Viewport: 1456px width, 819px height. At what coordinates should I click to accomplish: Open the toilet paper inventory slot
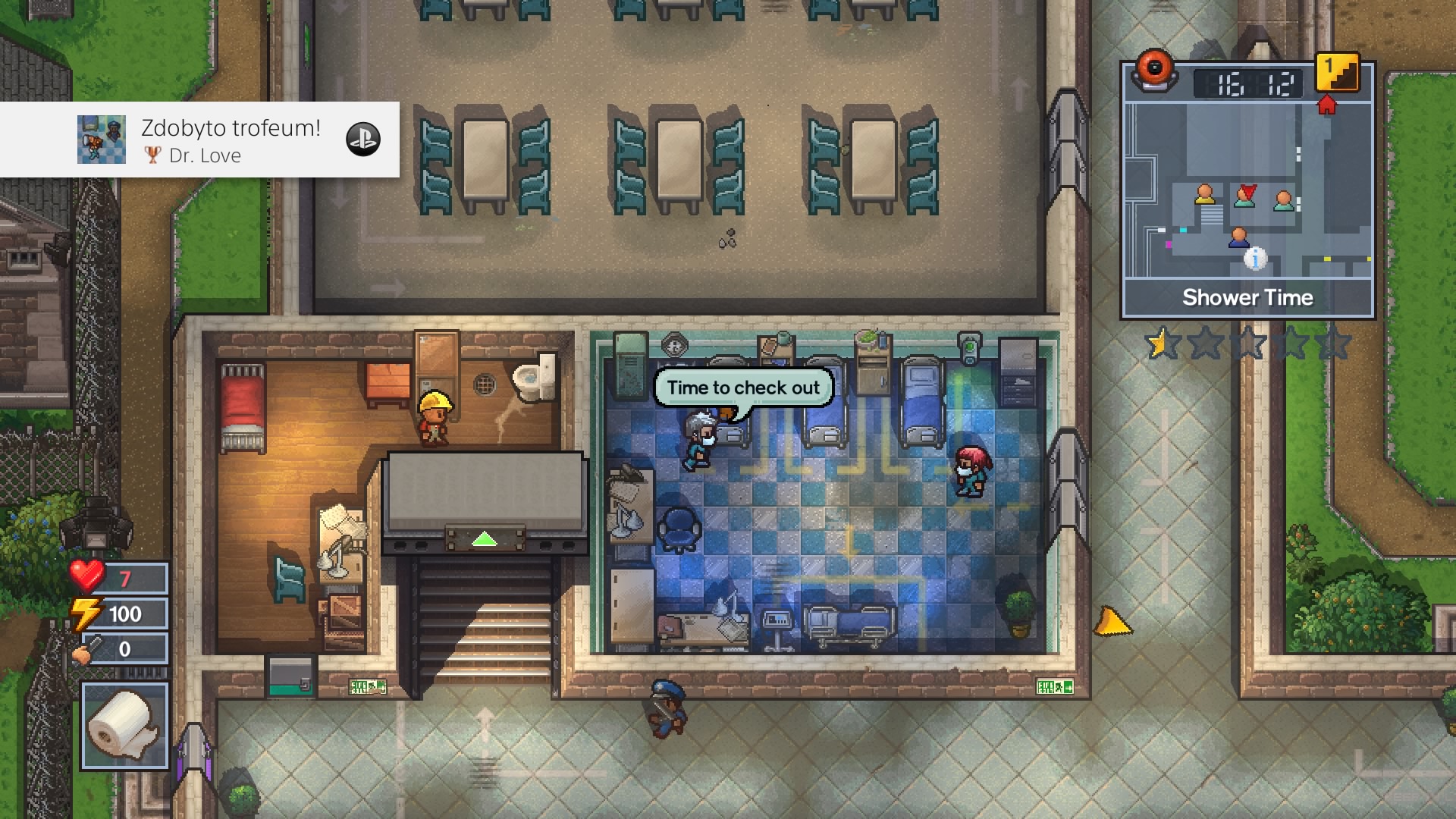click(124, 724)
